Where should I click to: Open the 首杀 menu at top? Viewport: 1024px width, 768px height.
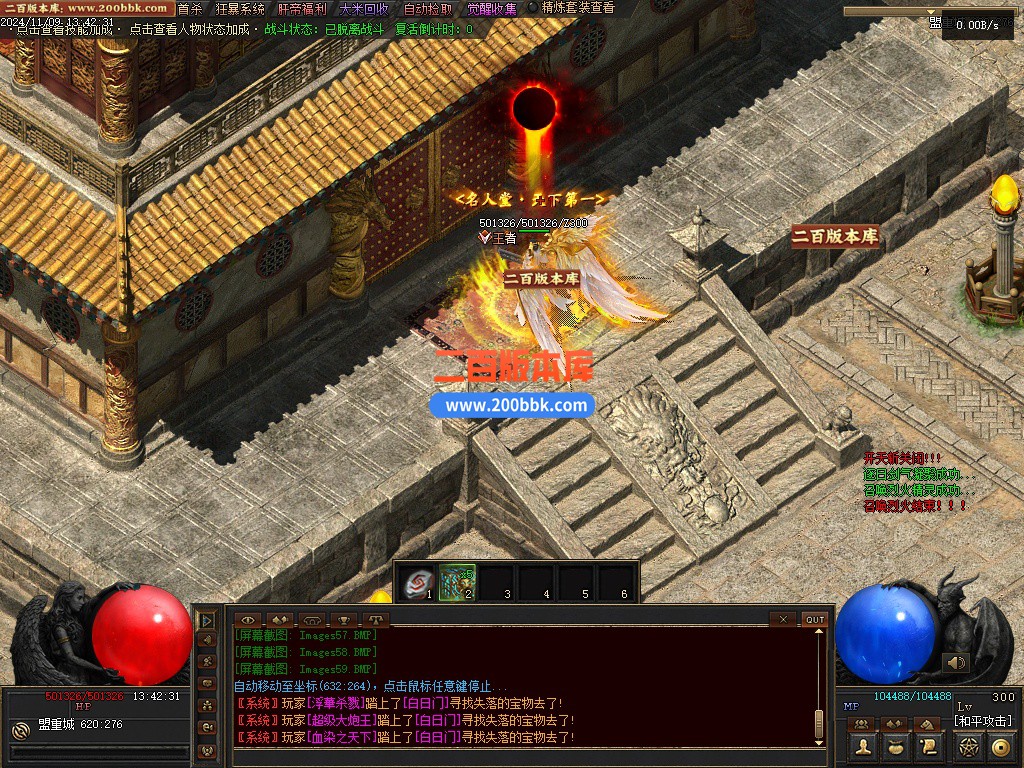coord(190,9)
